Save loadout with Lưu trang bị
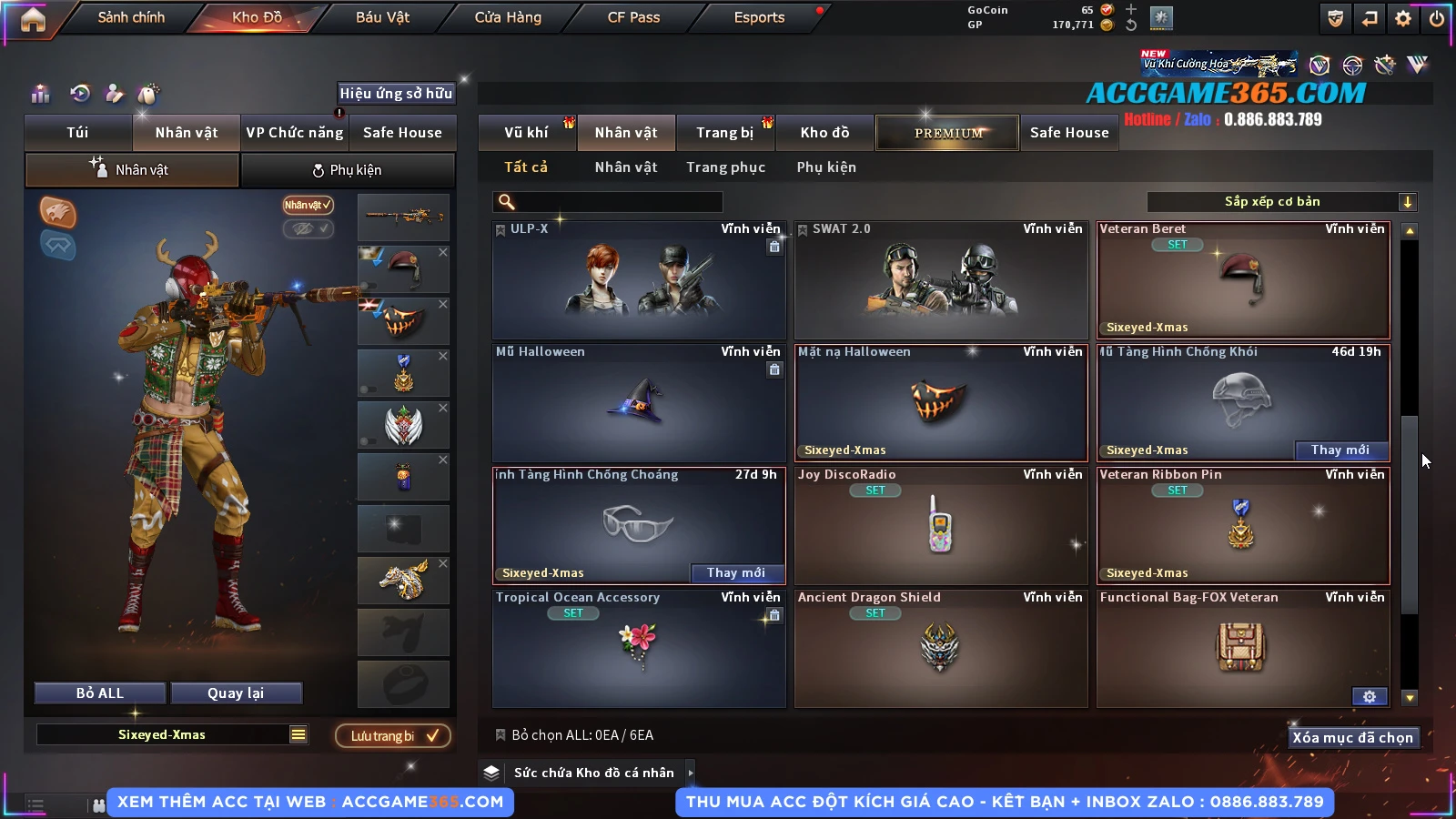This screenshot has width=1456, height=819. [393, 736]
